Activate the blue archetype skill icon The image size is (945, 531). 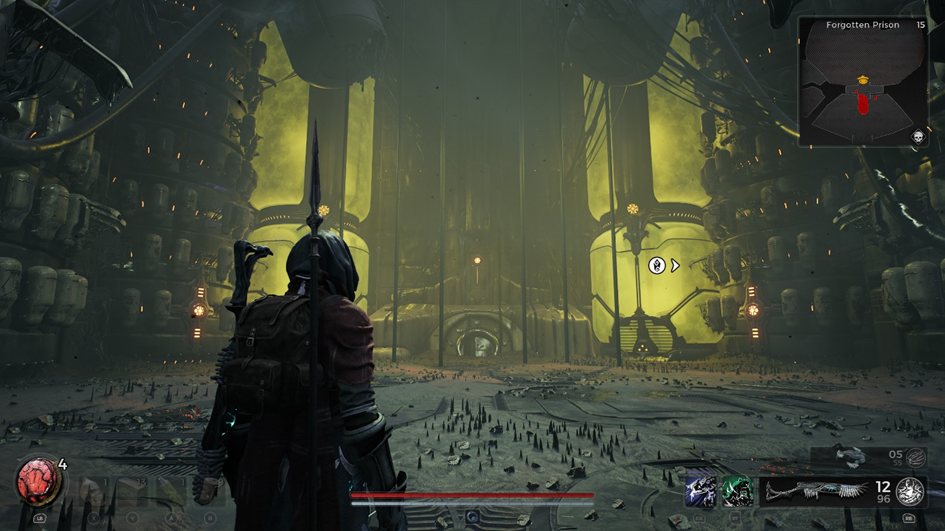(700, 491)
